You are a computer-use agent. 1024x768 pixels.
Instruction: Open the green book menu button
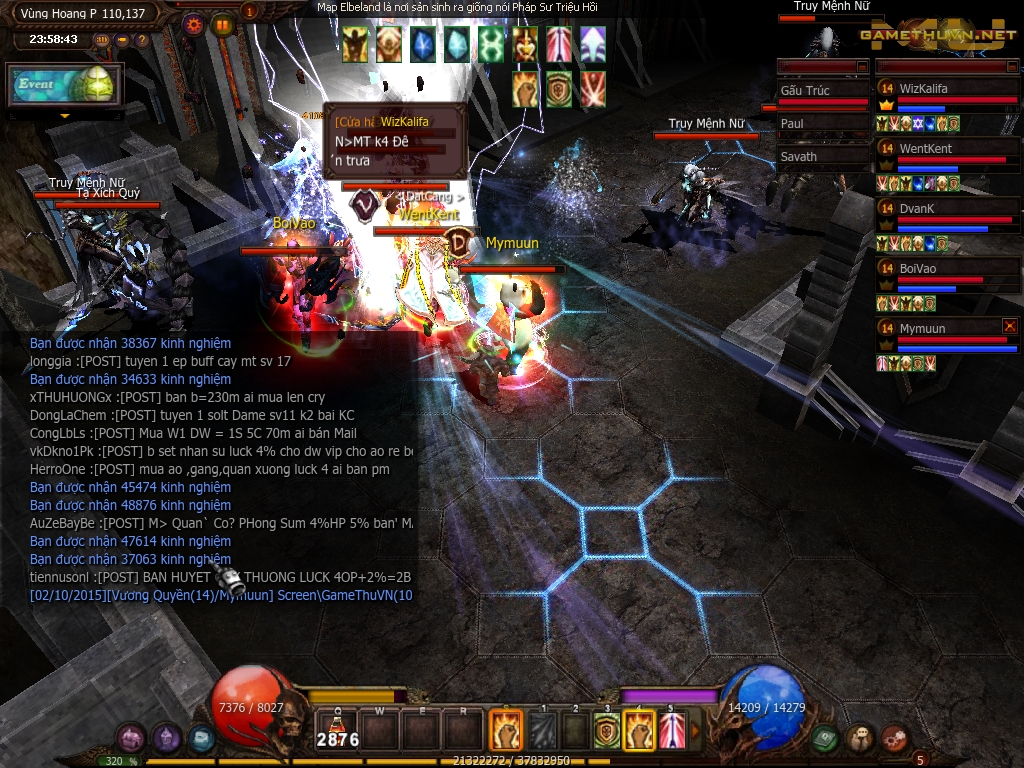coord(824,738)
